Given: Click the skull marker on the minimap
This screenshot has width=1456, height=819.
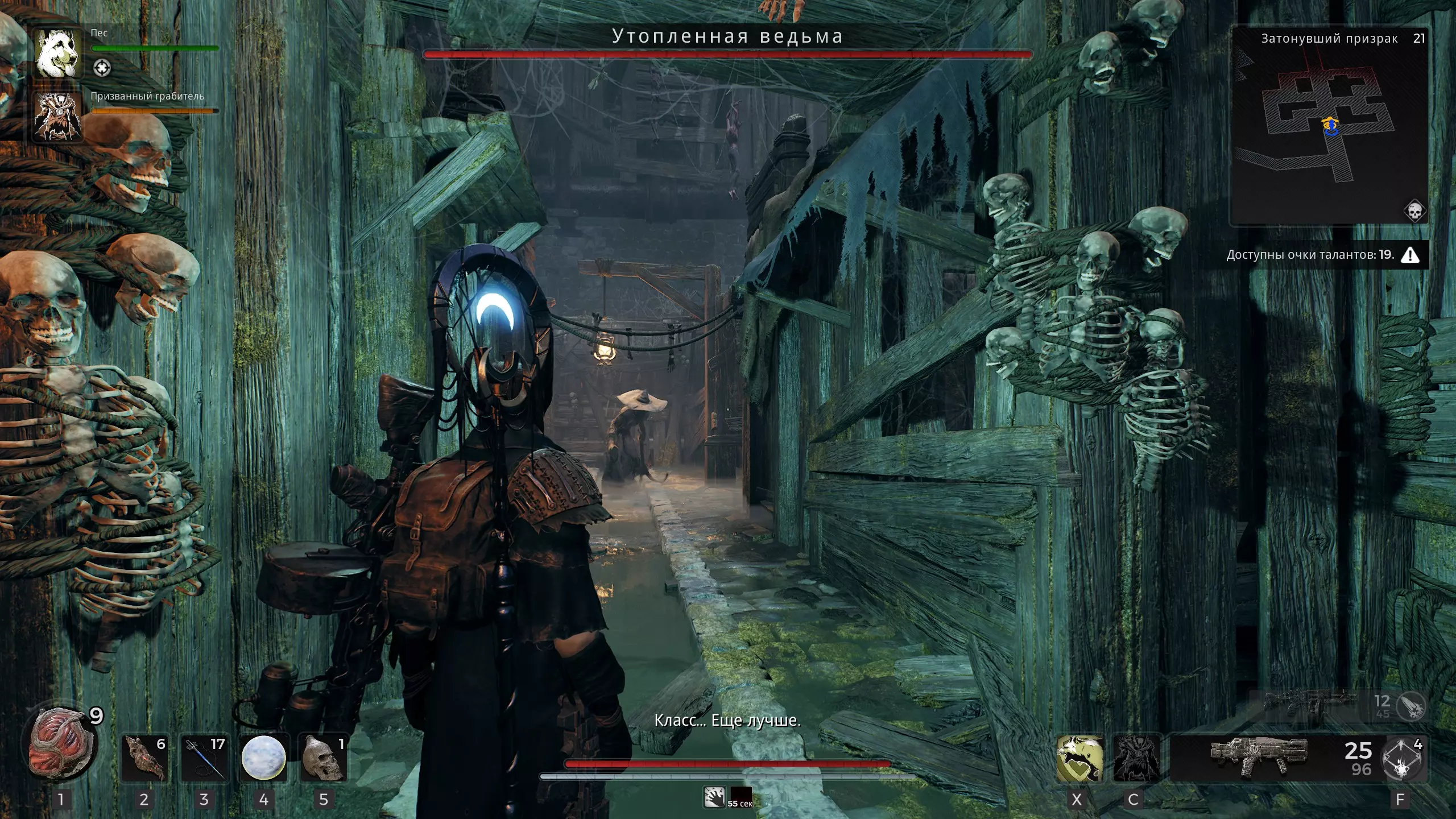Looking at the screenshot, I should tap(1414, 211).
